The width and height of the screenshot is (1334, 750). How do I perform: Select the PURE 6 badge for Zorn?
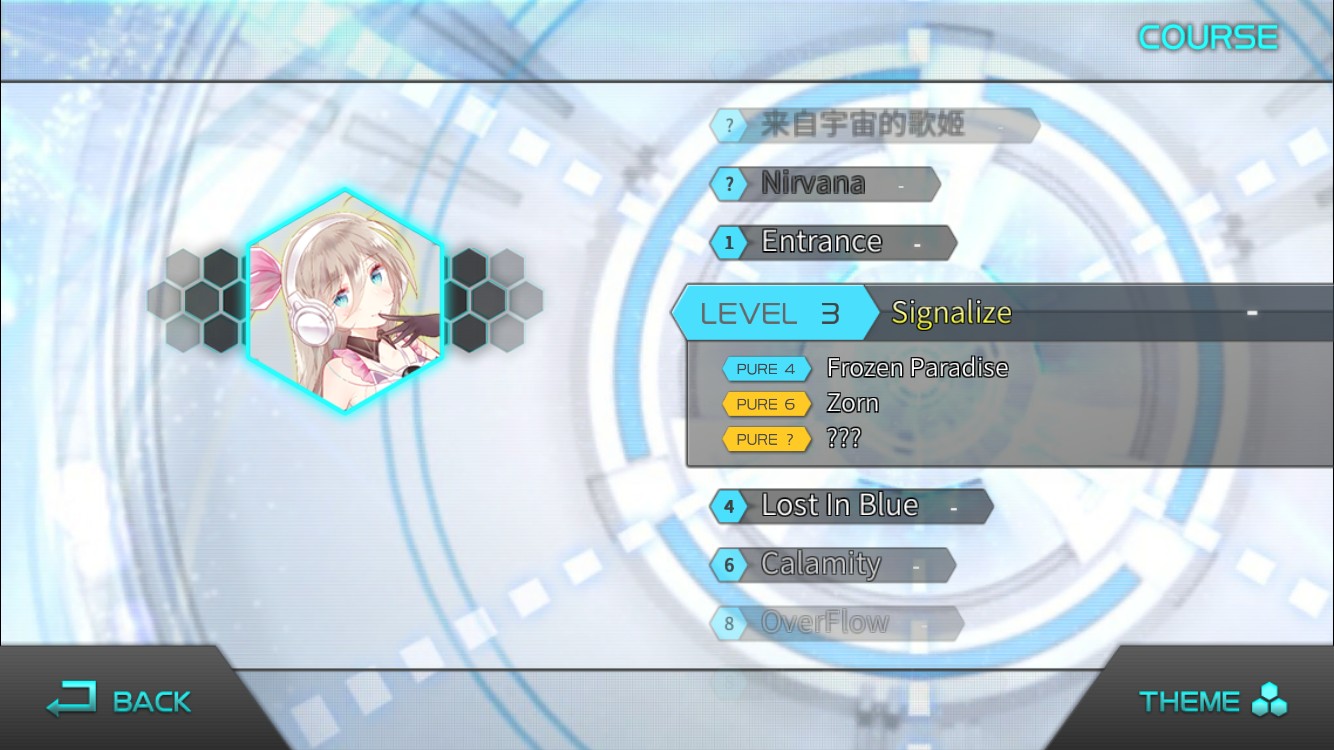[x=766, y=404]
